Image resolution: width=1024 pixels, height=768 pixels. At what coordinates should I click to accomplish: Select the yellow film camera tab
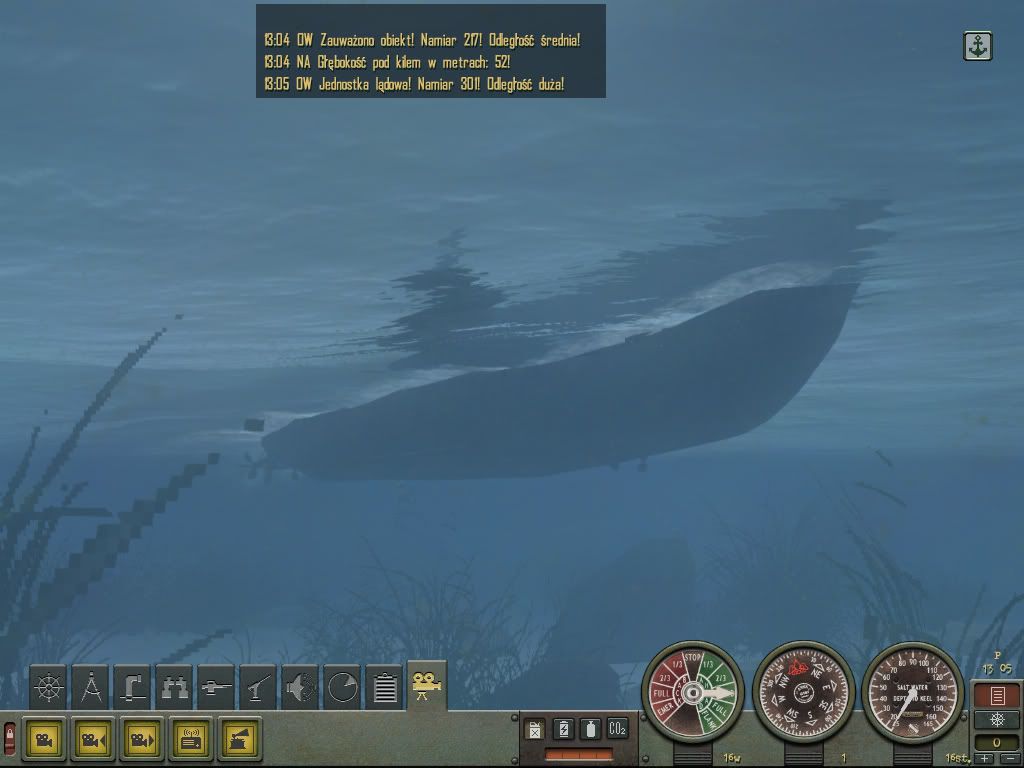tap(427, 685)
